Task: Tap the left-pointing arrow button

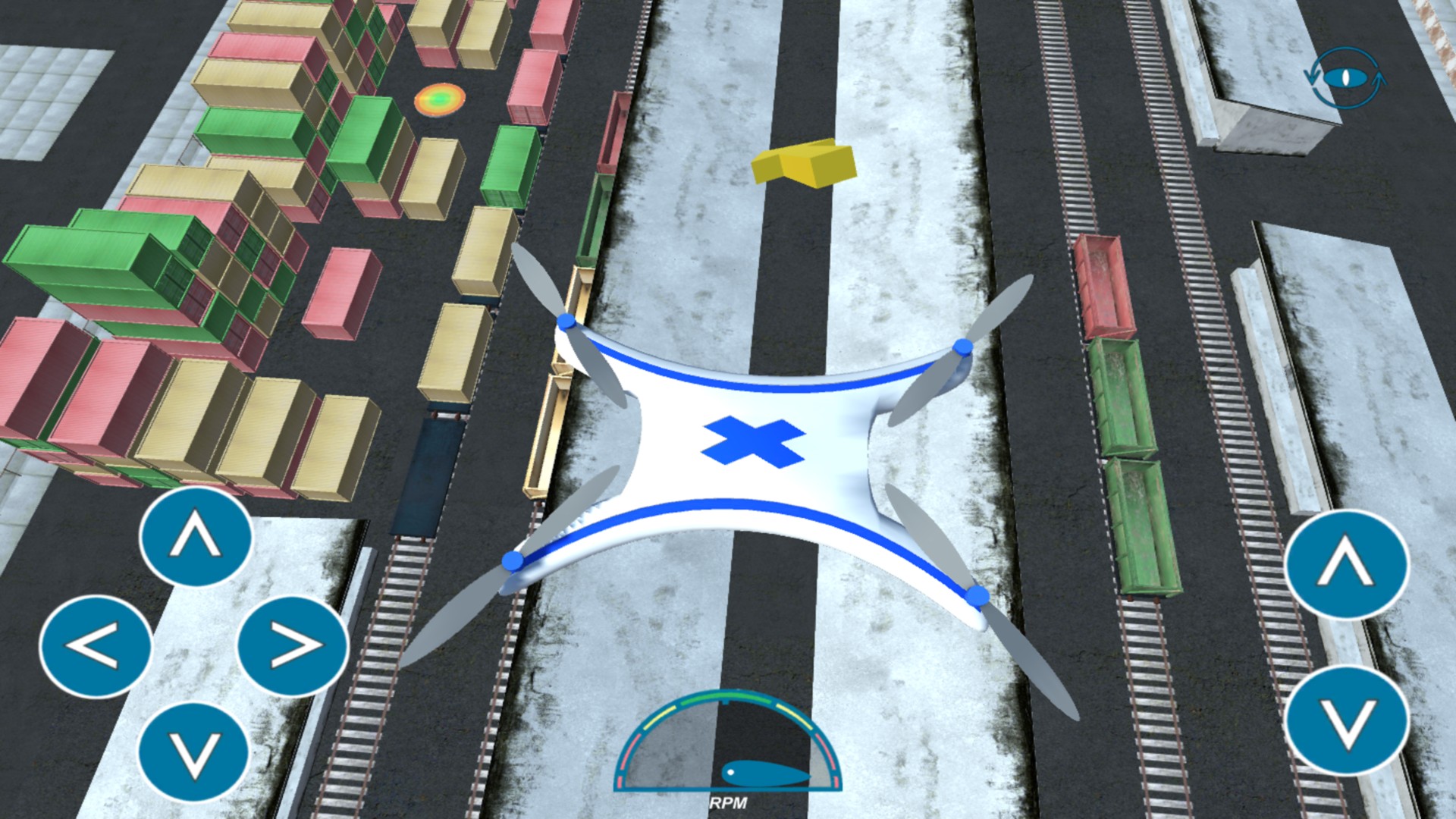Action: pos(96,646)
